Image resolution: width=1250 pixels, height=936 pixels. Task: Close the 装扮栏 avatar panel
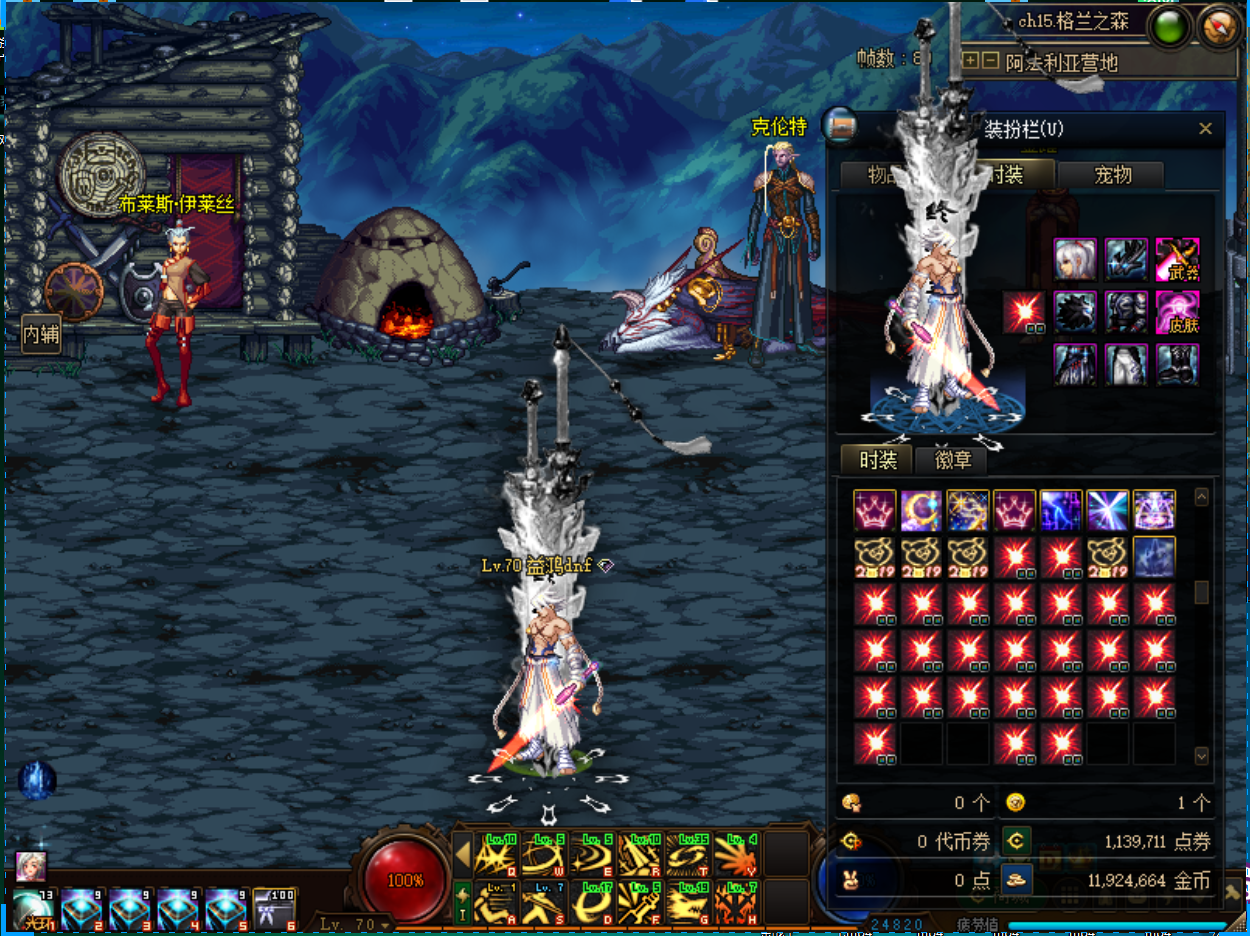tap(1205, 129)
